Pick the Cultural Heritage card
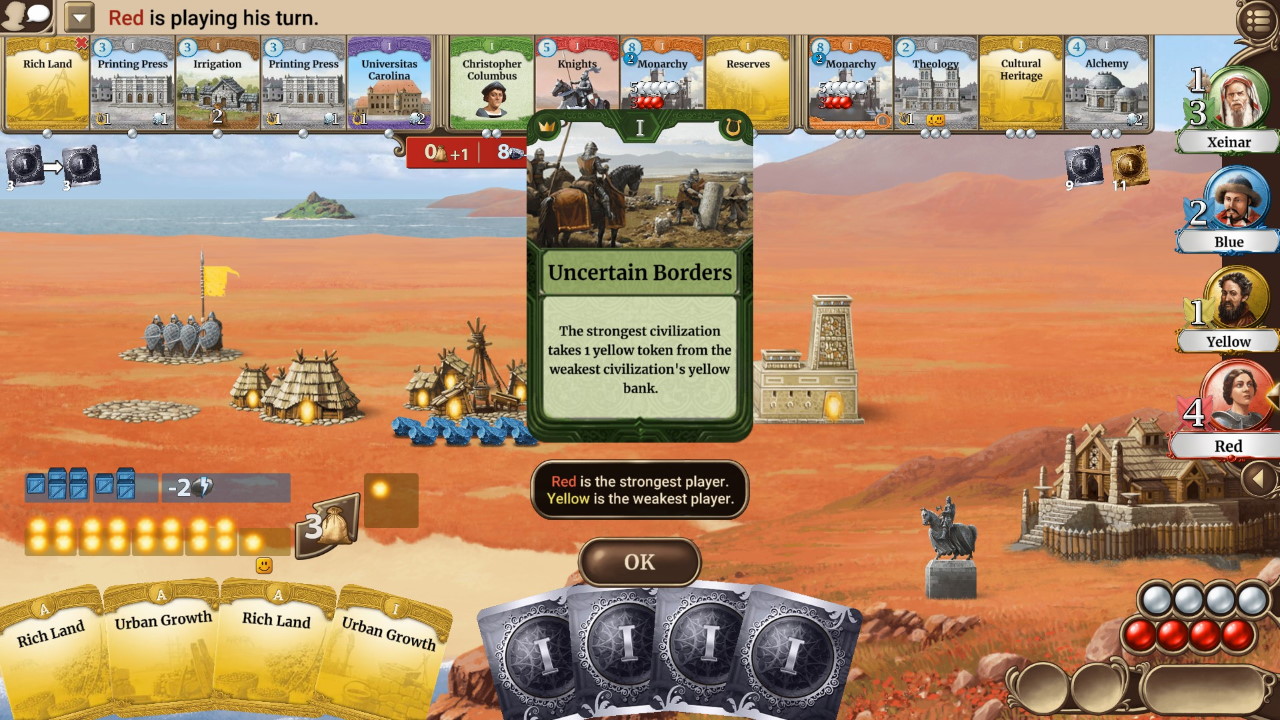This screenshot has width=1280, height=720. pos(1021,84)
